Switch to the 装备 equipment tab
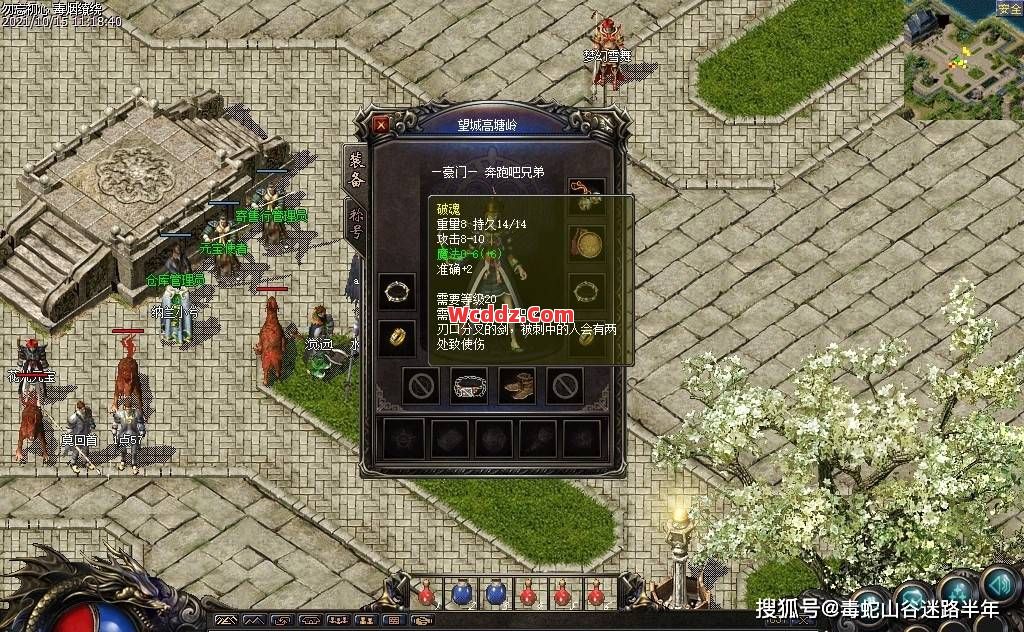This screenshot has height=632, width=1024. coord(354,171)
